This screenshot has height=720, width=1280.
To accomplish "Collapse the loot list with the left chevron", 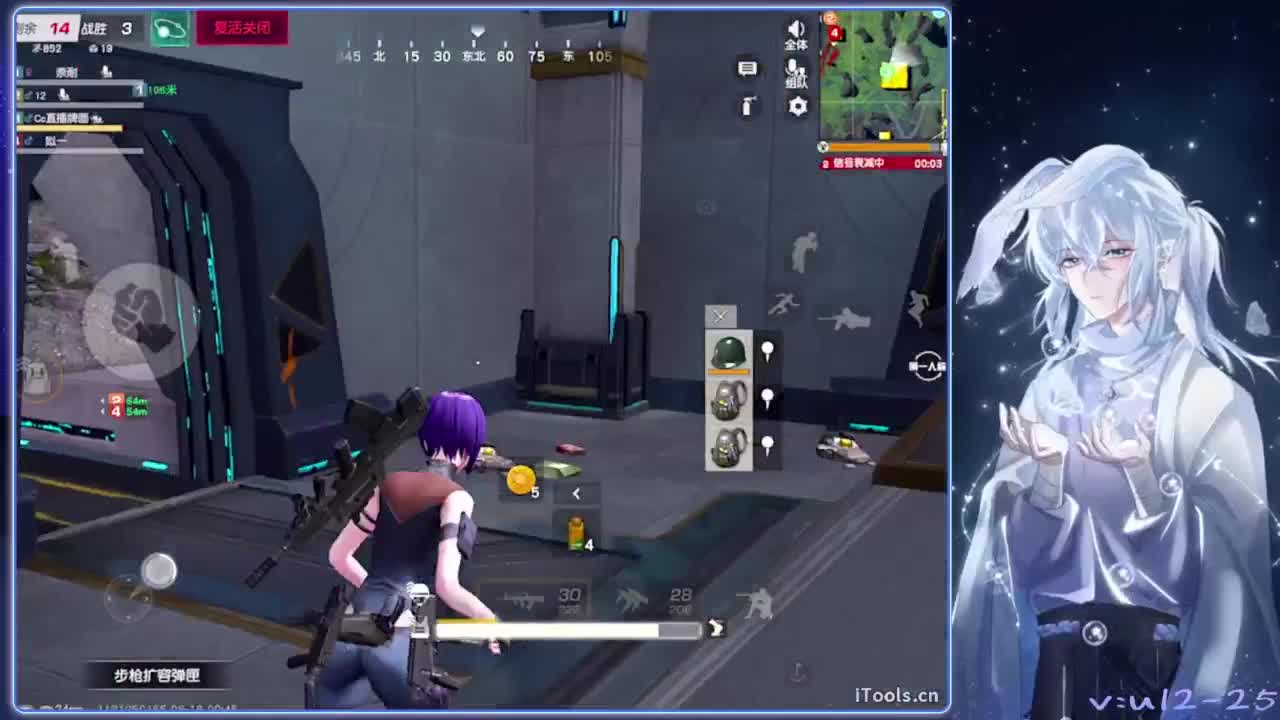I will [577, 493].
